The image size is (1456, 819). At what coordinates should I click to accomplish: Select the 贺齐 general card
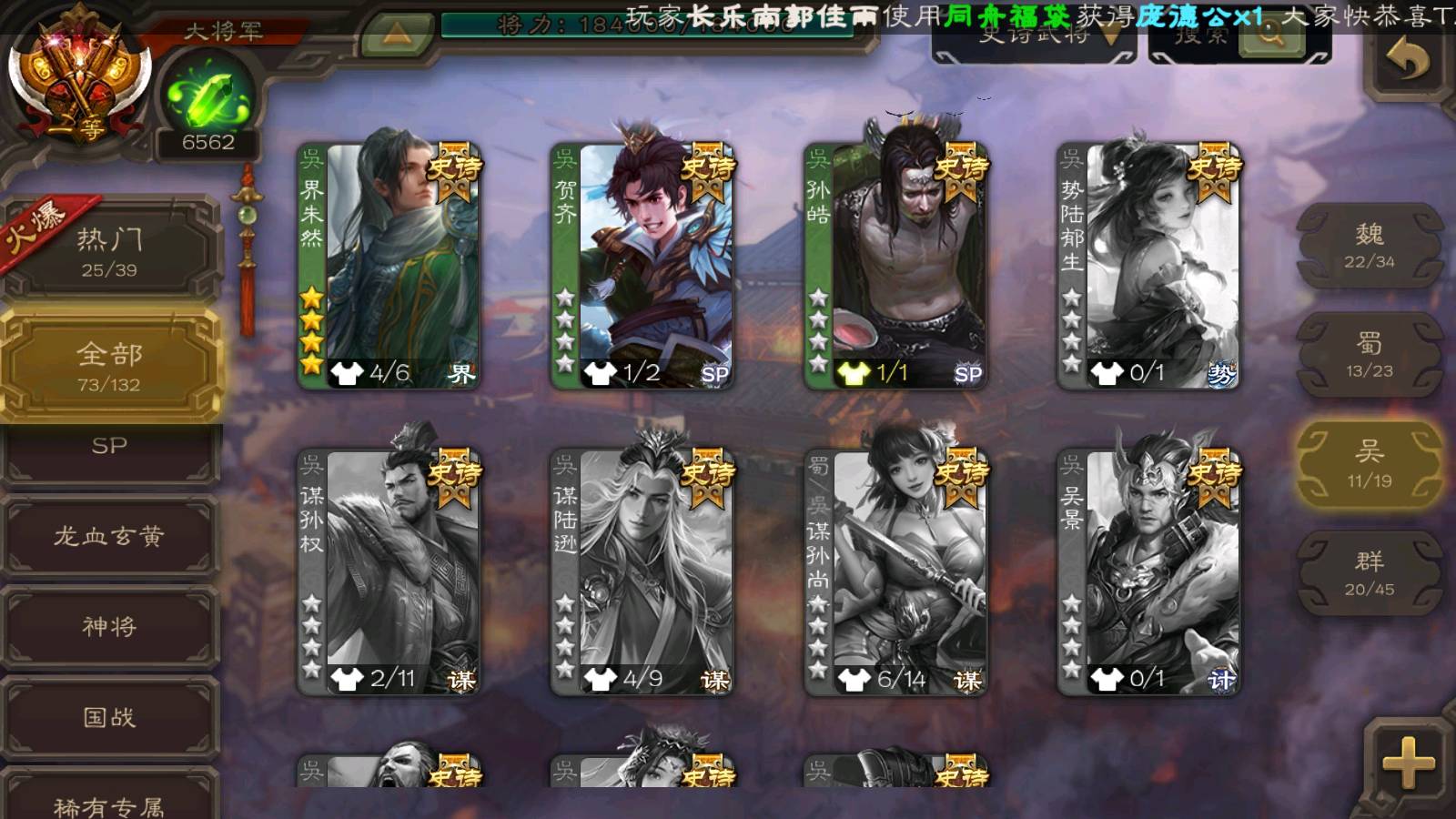[x=642, y=266]
